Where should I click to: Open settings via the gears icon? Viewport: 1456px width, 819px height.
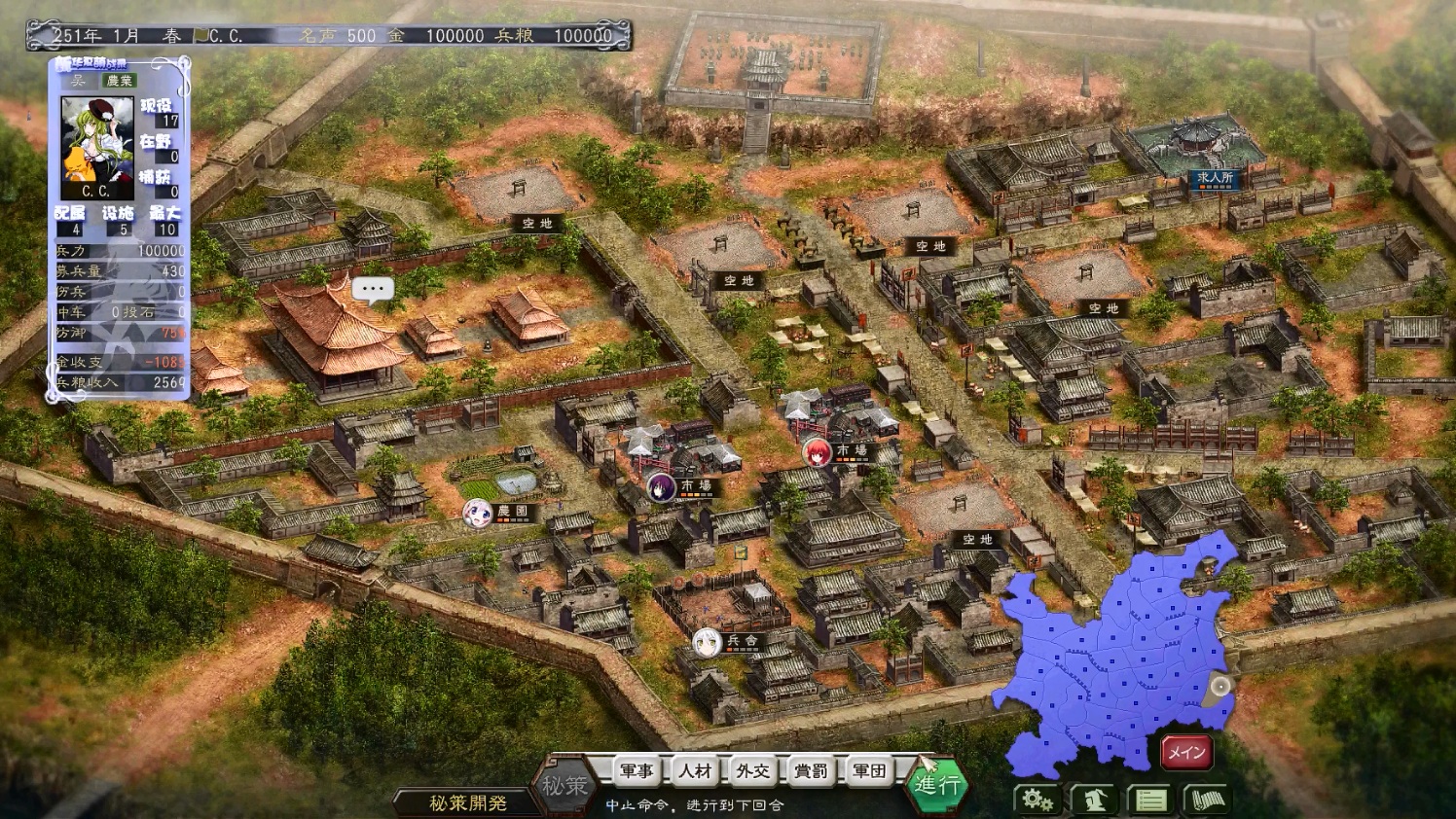[x=1037, y=801]
